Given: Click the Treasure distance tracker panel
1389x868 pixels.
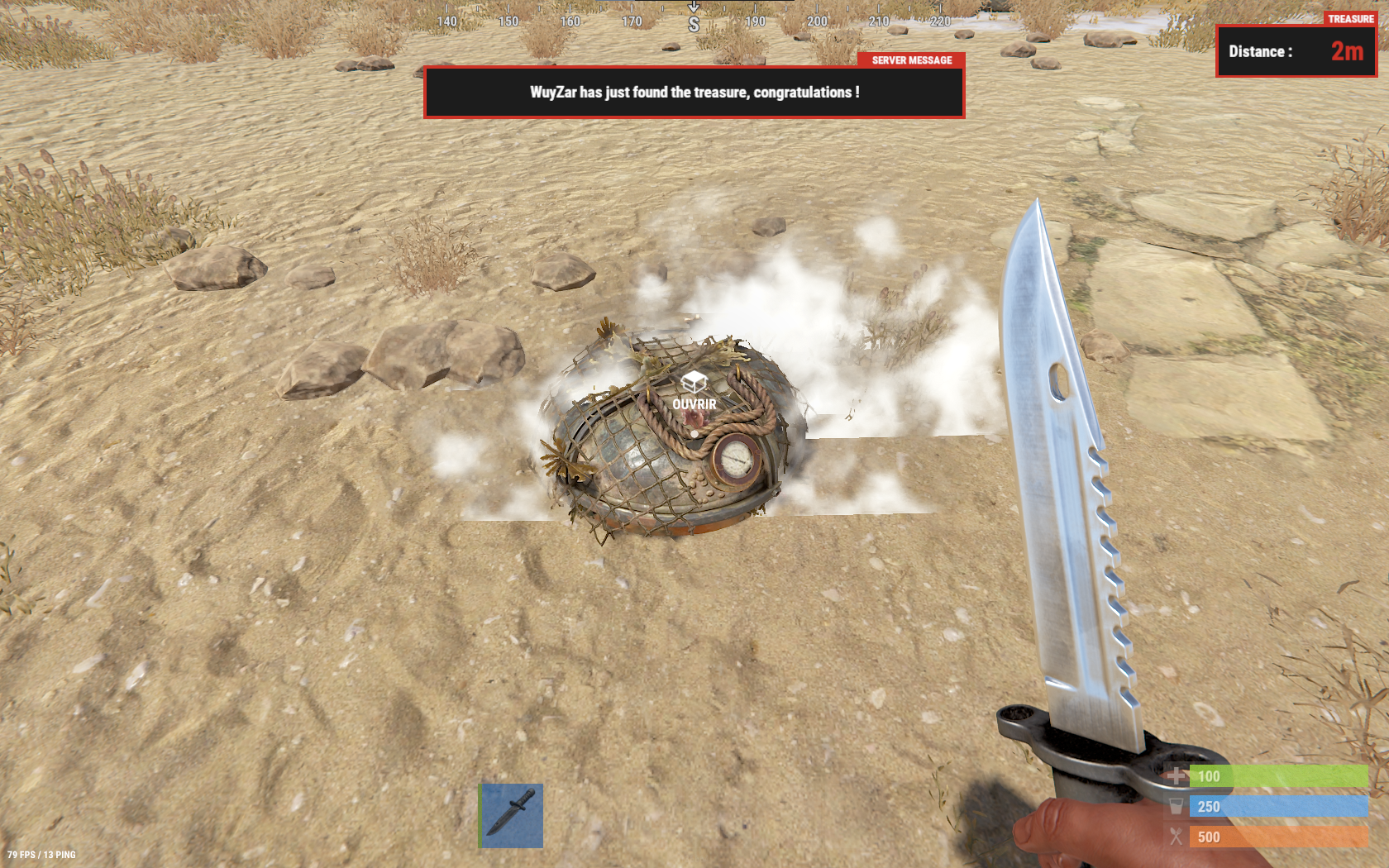Looking at the screenshot, I should [x=1295, y=51].
